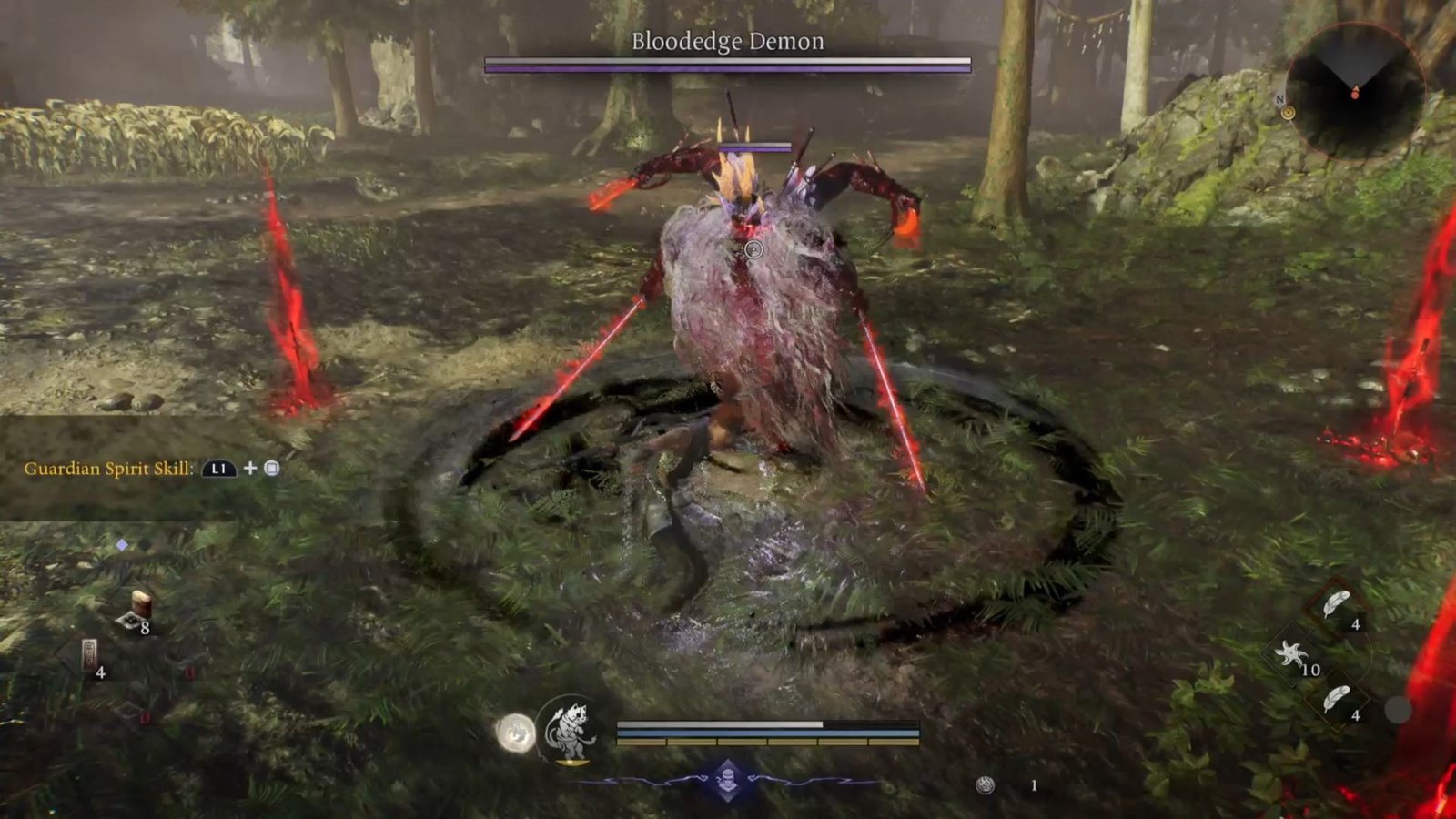Select the sacred scroll item showing count 4
The width and height of the screenshot is (1456, 819).
click(89, 653)
